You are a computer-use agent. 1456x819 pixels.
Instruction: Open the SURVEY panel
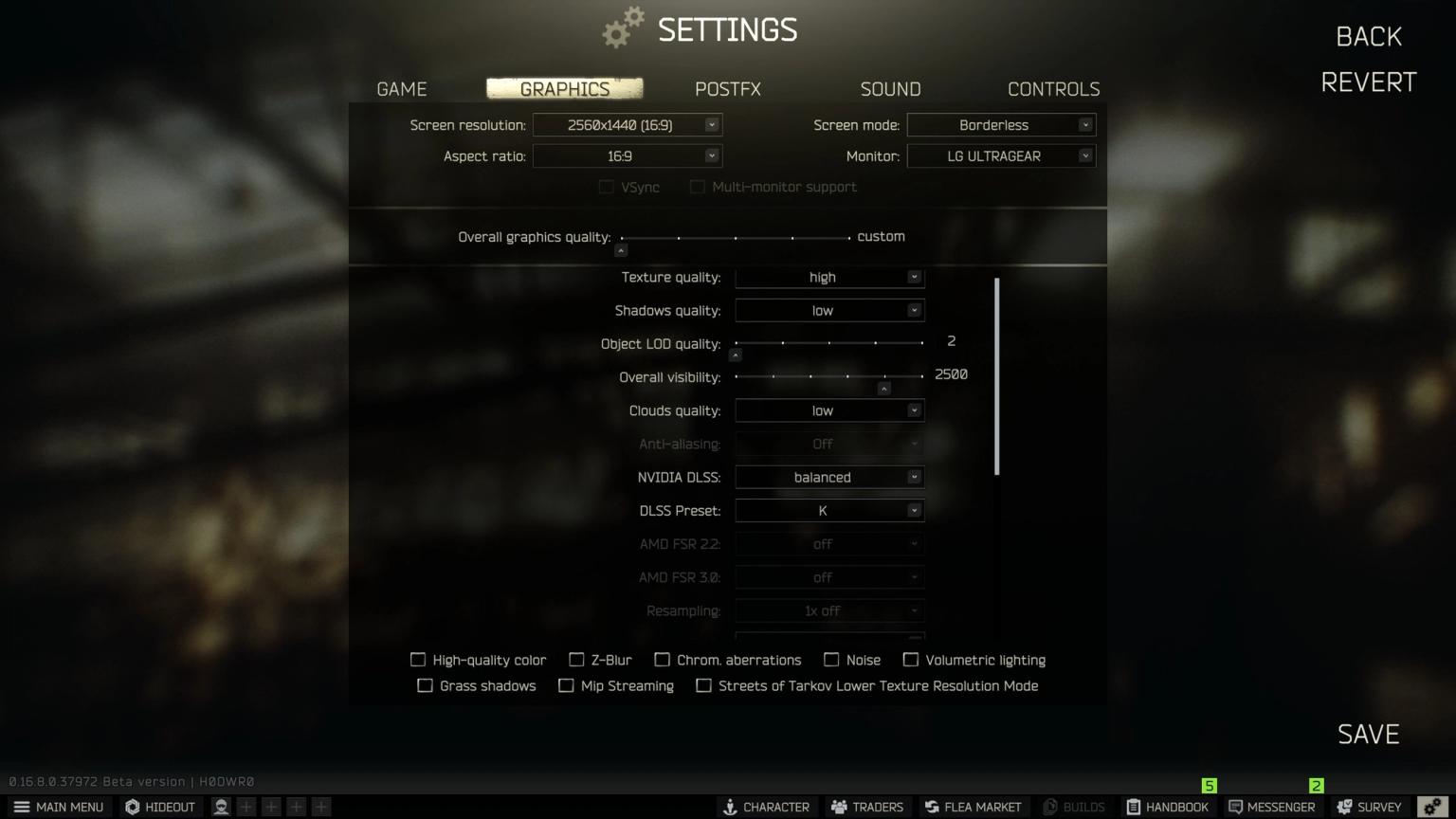[1369, 807]
